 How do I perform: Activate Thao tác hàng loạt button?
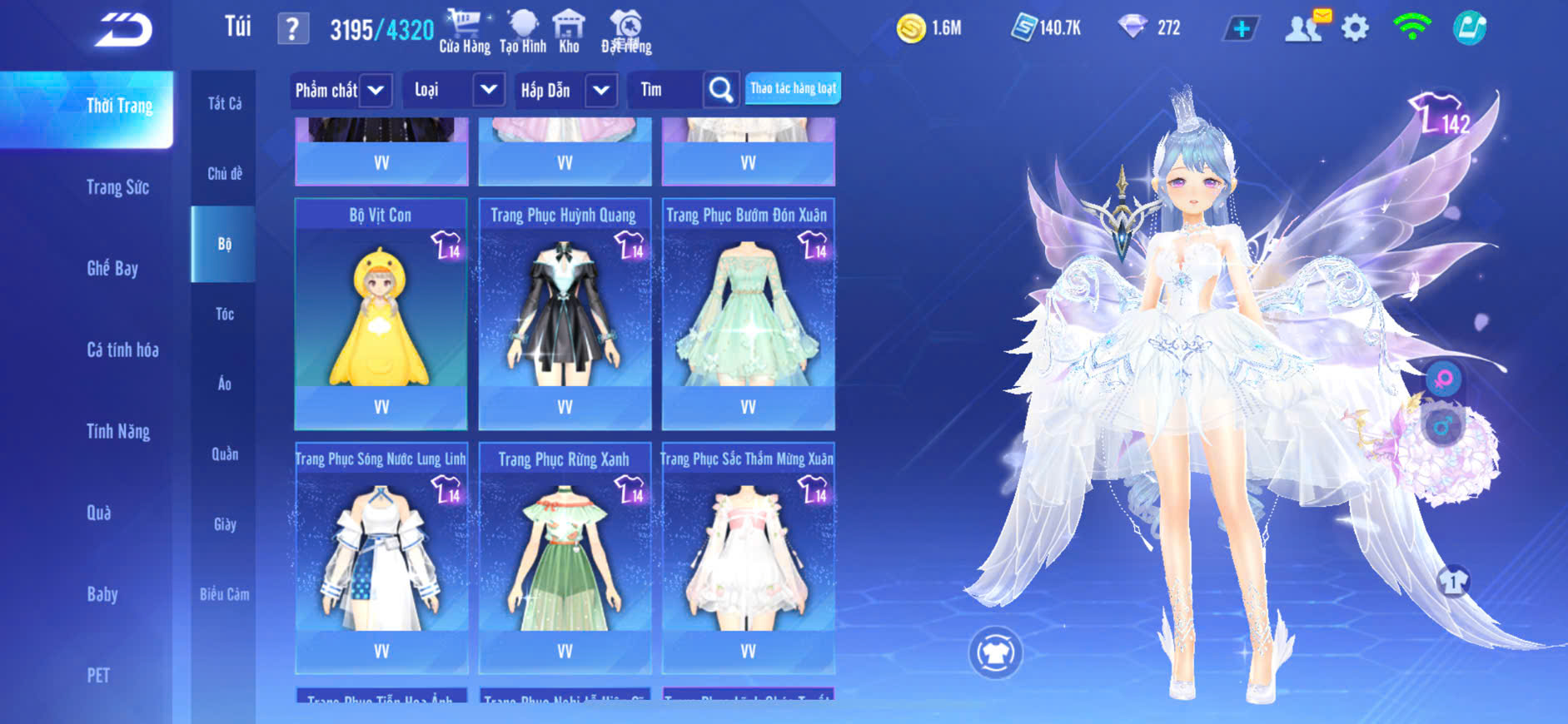[793, 88]
